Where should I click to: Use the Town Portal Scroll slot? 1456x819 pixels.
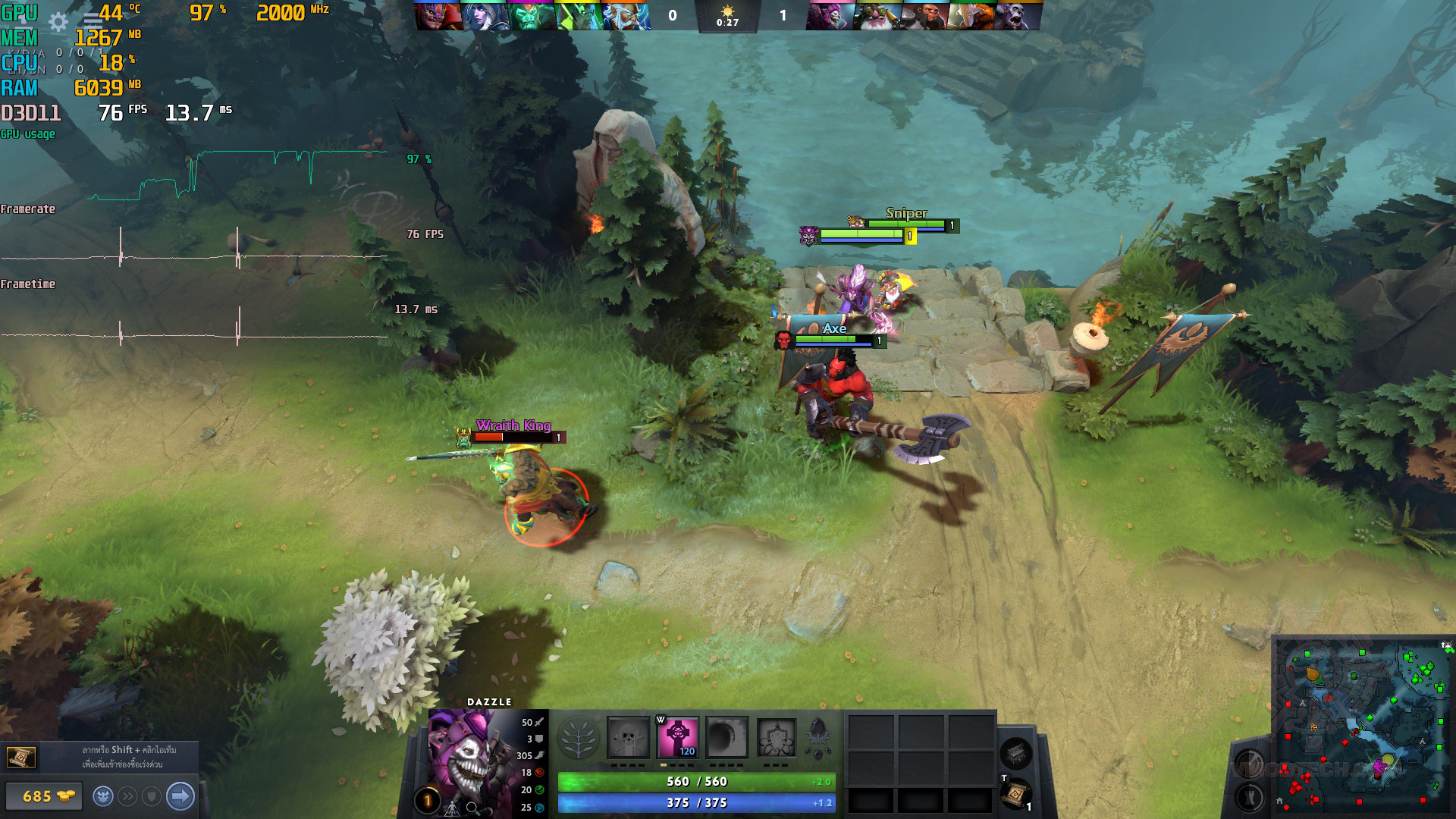pyautogui.click(x=1015, y=794)
